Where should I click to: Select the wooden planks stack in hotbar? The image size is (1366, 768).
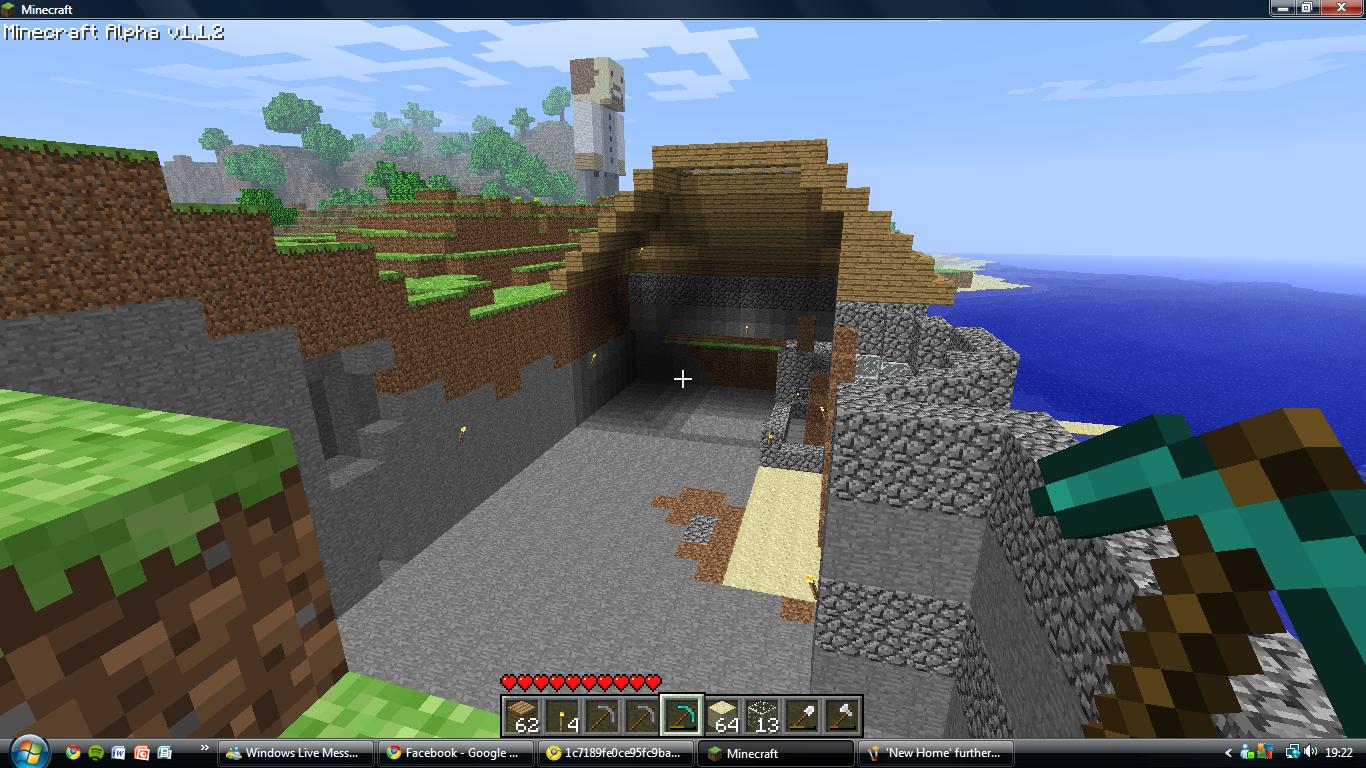pos(522,715)
